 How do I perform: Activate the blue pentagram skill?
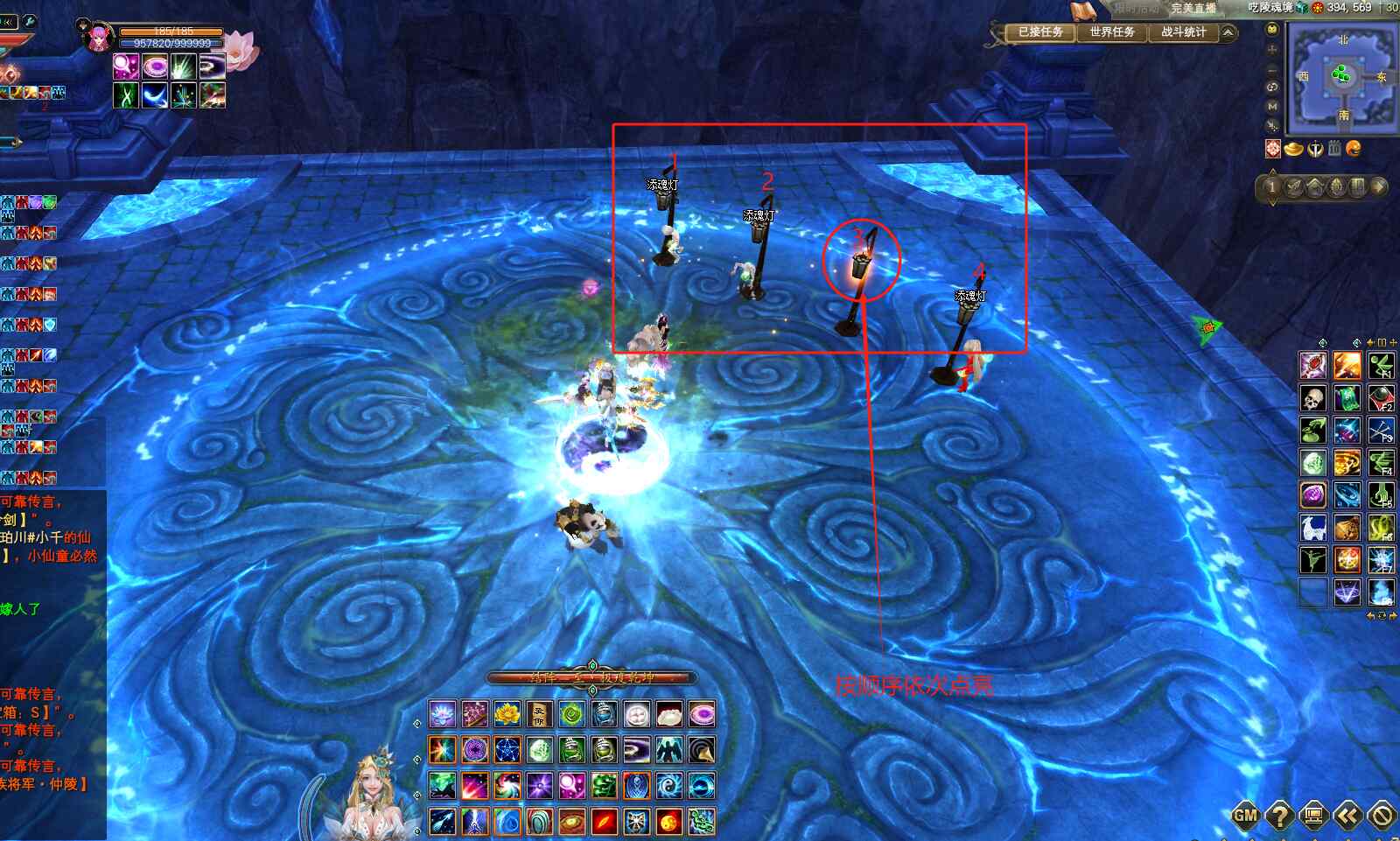click(x=507, y=750)
